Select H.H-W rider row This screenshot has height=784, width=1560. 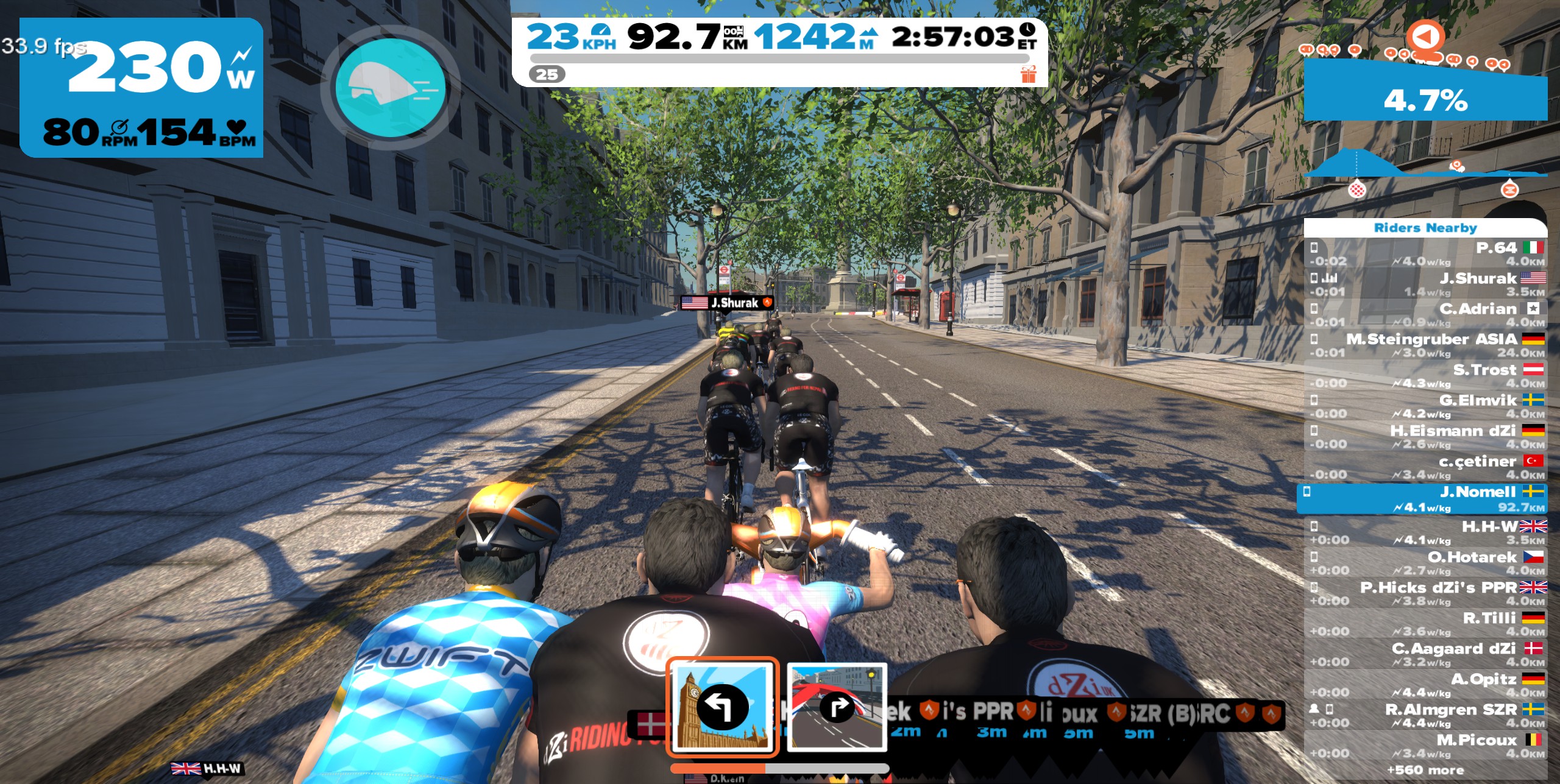tap(1426, 532)
